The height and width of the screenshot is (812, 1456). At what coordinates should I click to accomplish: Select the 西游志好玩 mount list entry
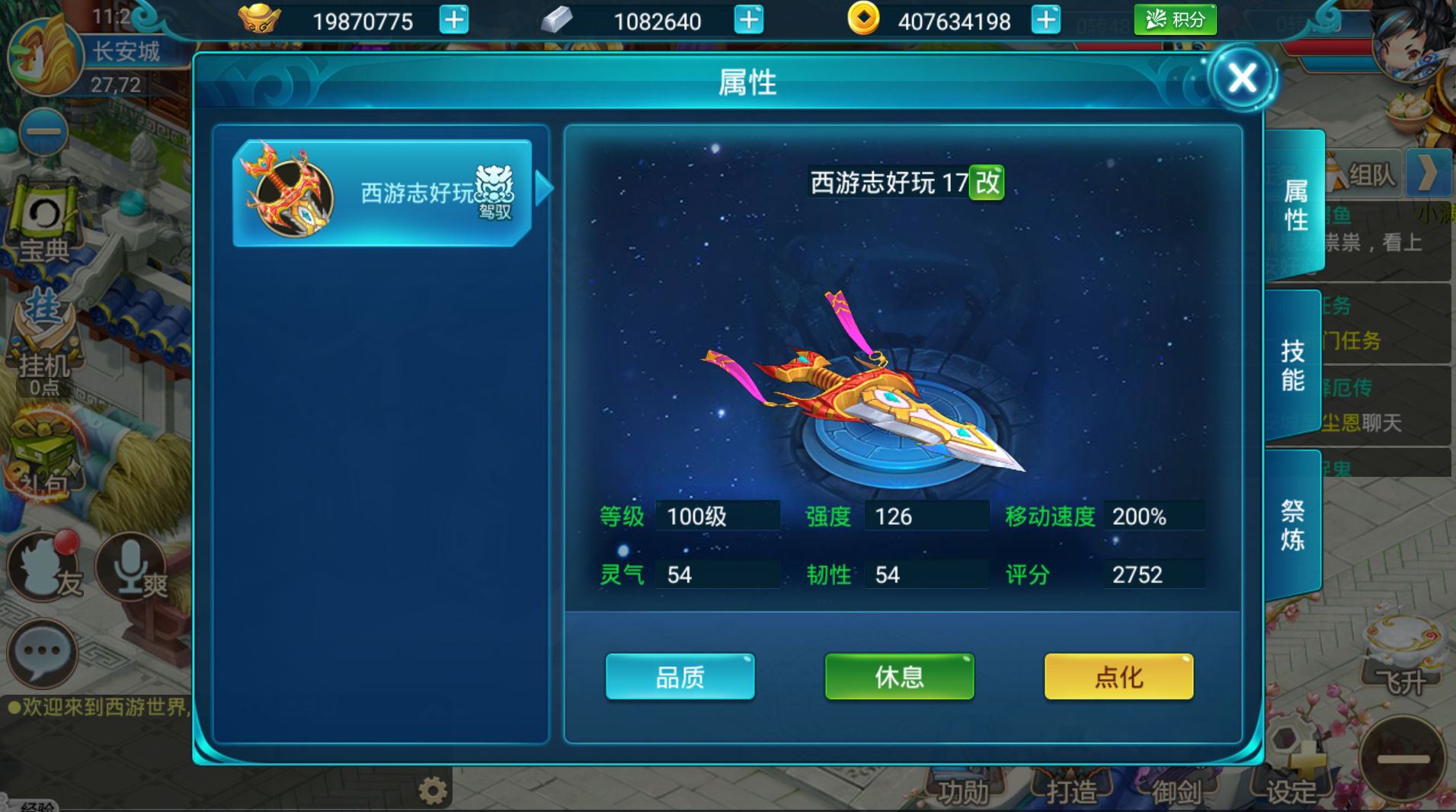tap(382, 193)
